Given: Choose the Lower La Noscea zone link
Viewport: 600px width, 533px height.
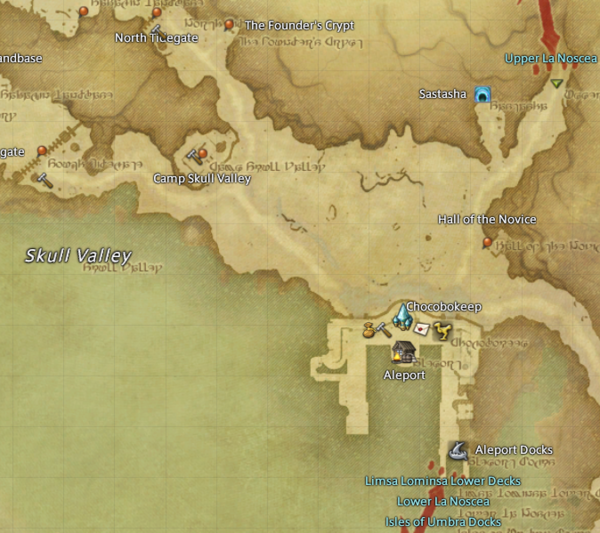Looking at the screenshot, I should (x=442, y=501).
